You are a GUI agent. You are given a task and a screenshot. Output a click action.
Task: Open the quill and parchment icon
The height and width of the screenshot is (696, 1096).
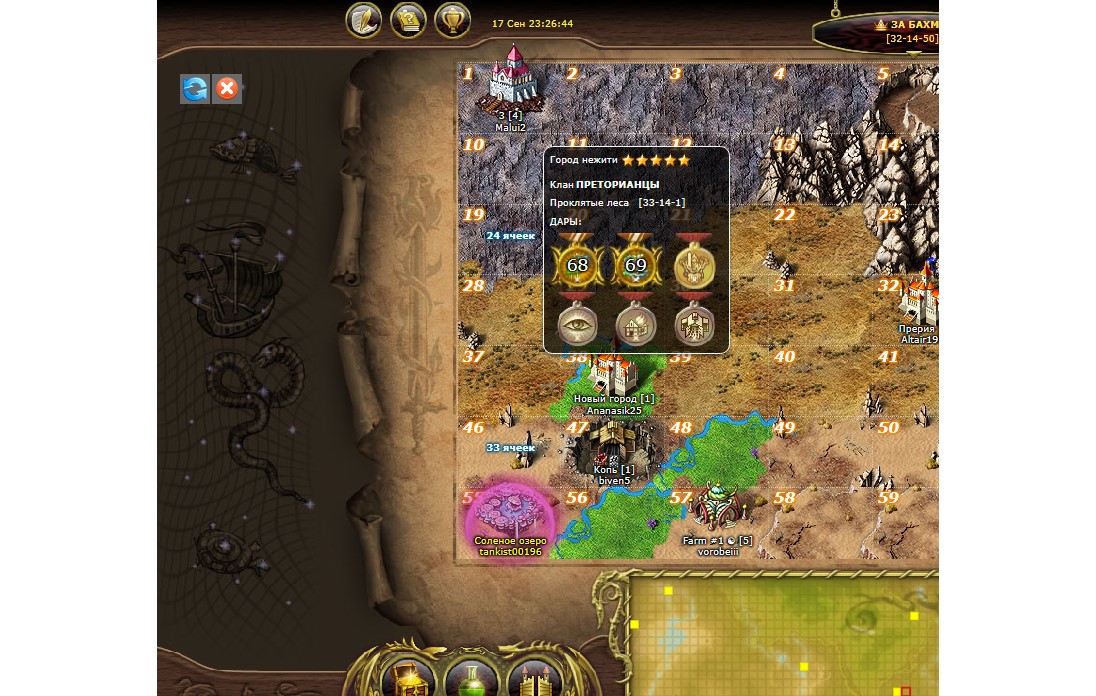pos(364,20)
